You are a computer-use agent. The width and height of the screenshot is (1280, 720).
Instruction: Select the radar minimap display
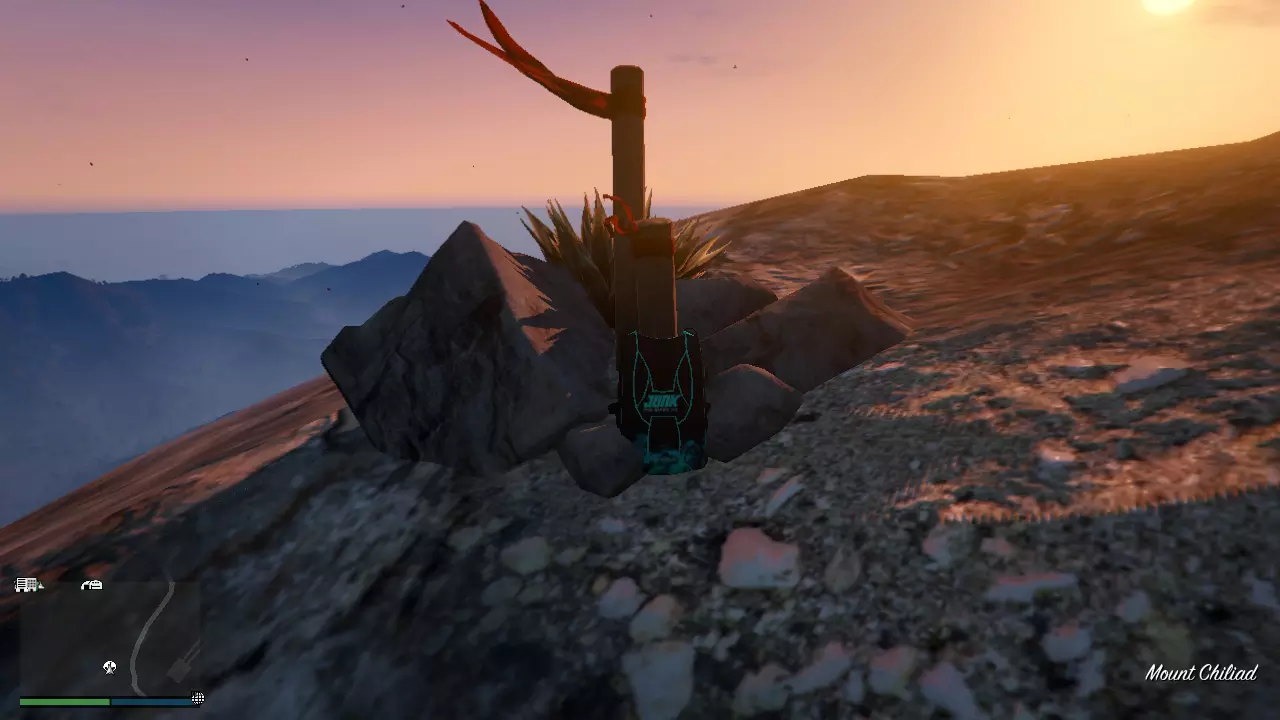(110, 640)
